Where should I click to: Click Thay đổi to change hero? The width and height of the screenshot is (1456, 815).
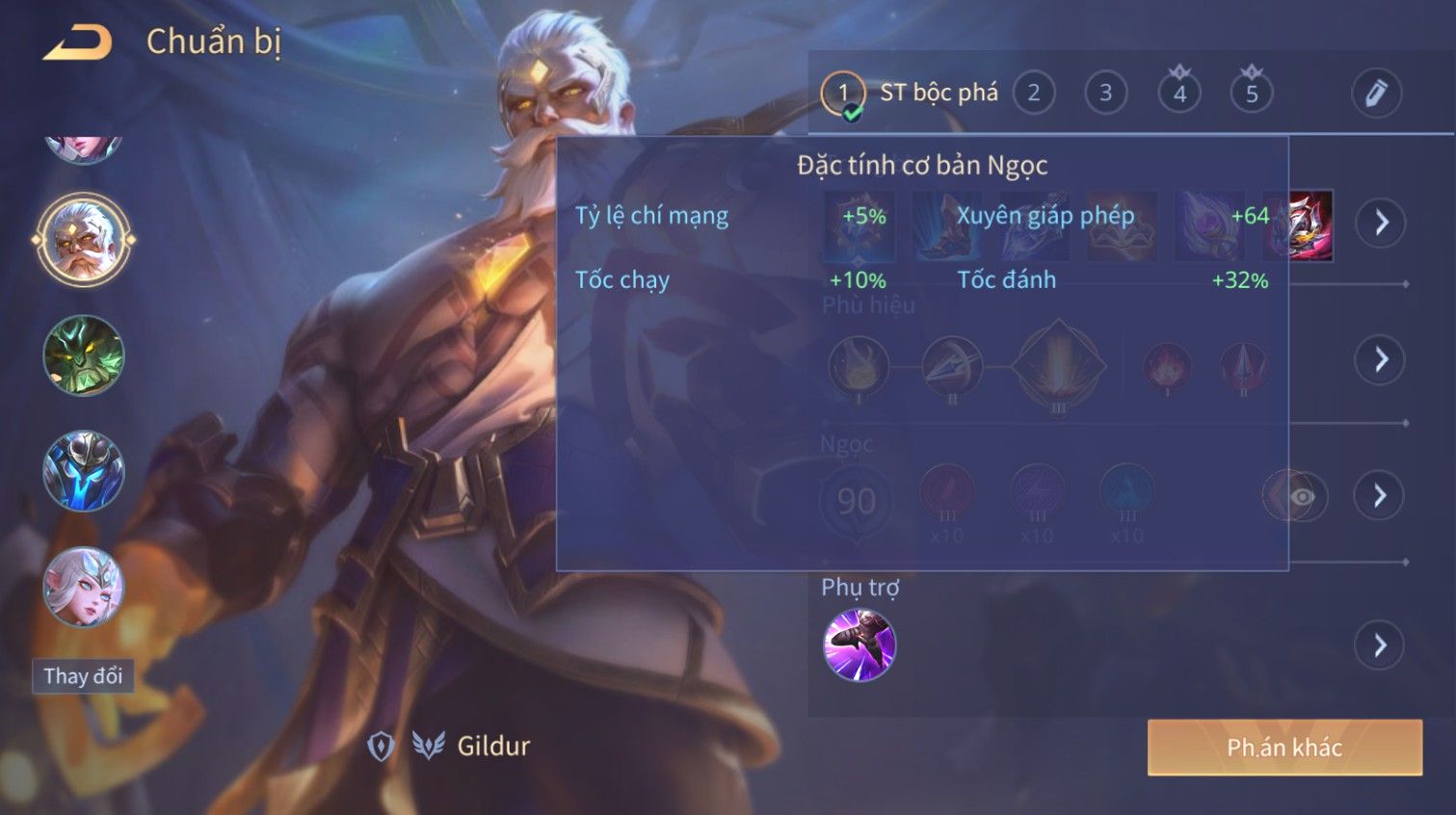click(83, 675)
